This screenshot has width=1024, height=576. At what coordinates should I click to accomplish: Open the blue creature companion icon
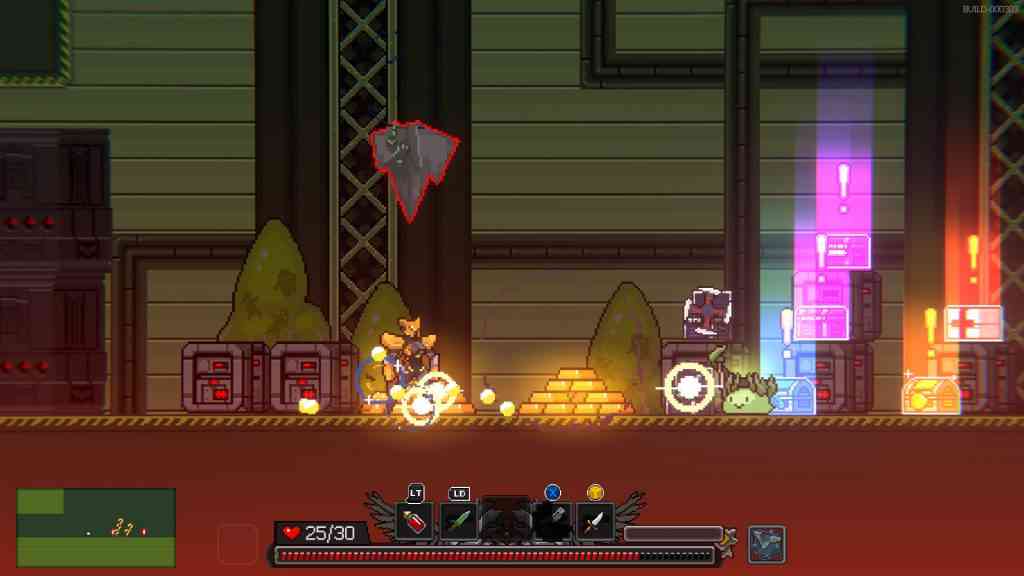pyautogui.click(x=767, y=543)
